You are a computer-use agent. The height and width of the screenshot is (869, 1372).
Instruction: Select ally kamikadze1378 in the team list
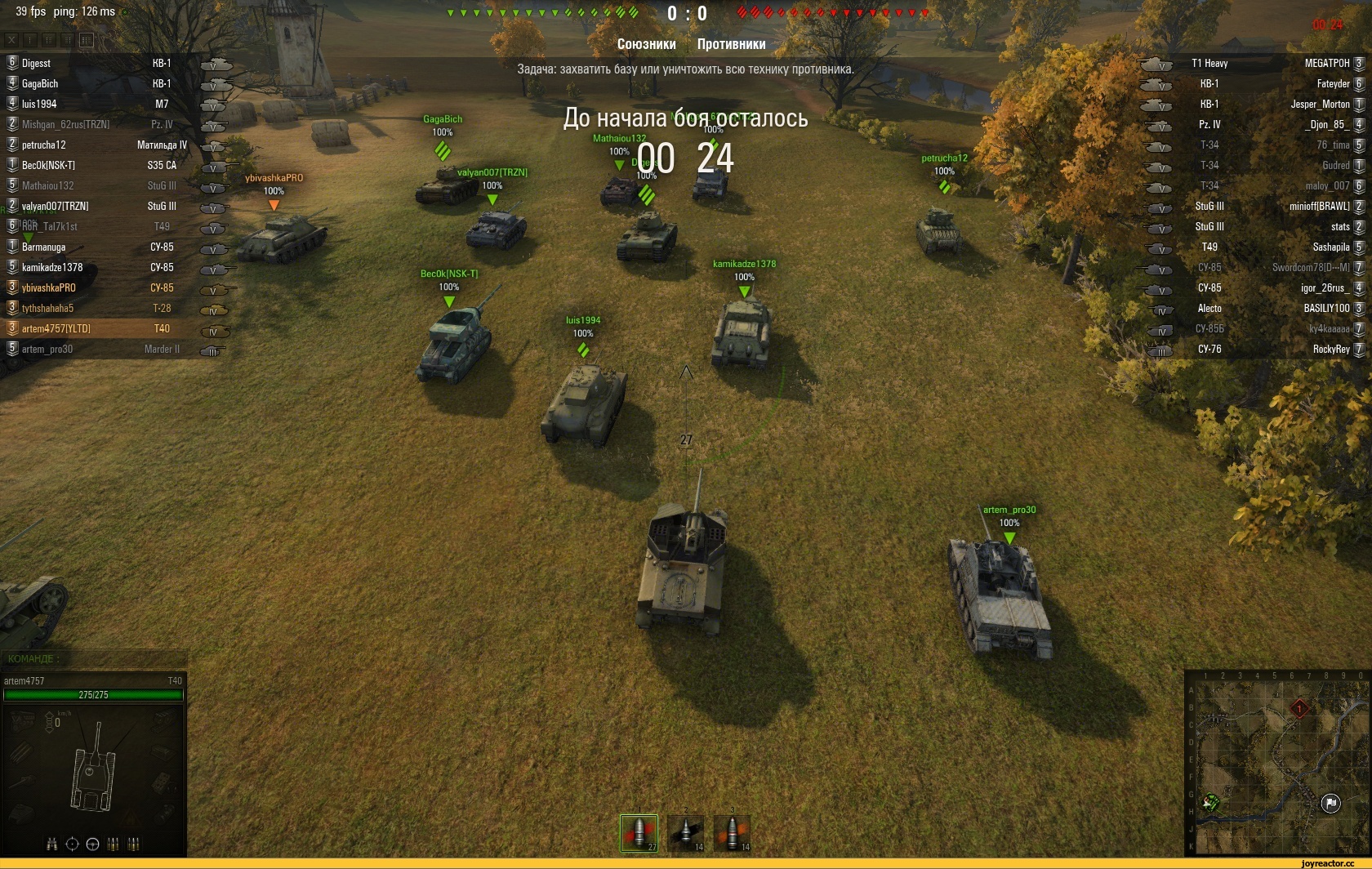pyautogui.click(x=52, y=268)
